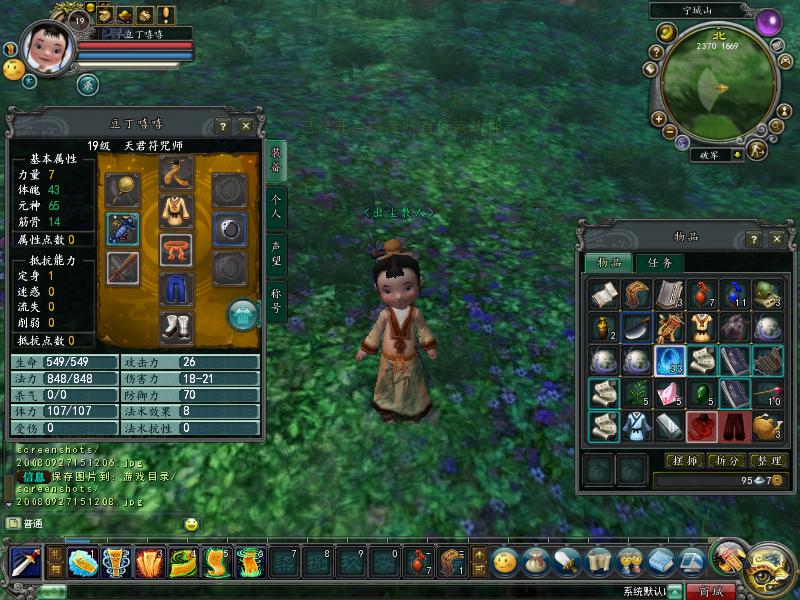Choose the dark red trousers in inventory

tap(735, 426)
